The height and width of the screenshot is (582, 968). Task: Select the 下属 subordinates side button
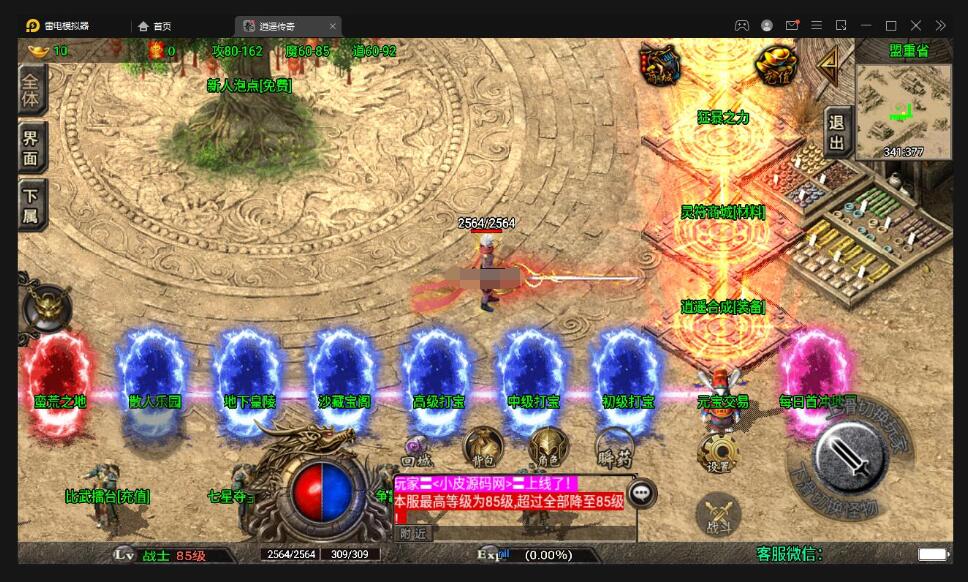[32, 205]
